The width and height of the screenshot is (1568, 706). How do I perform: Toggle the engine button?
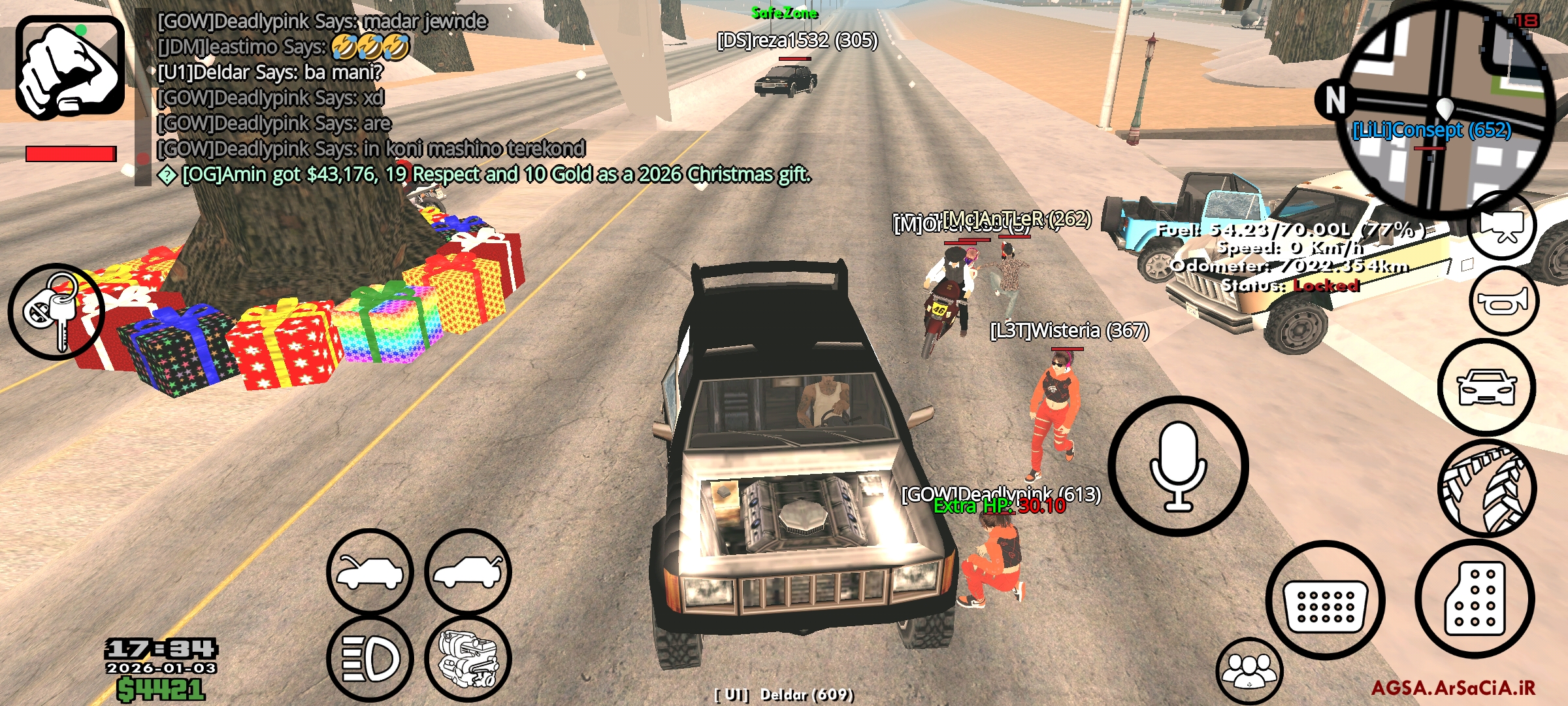click(468, 658)
